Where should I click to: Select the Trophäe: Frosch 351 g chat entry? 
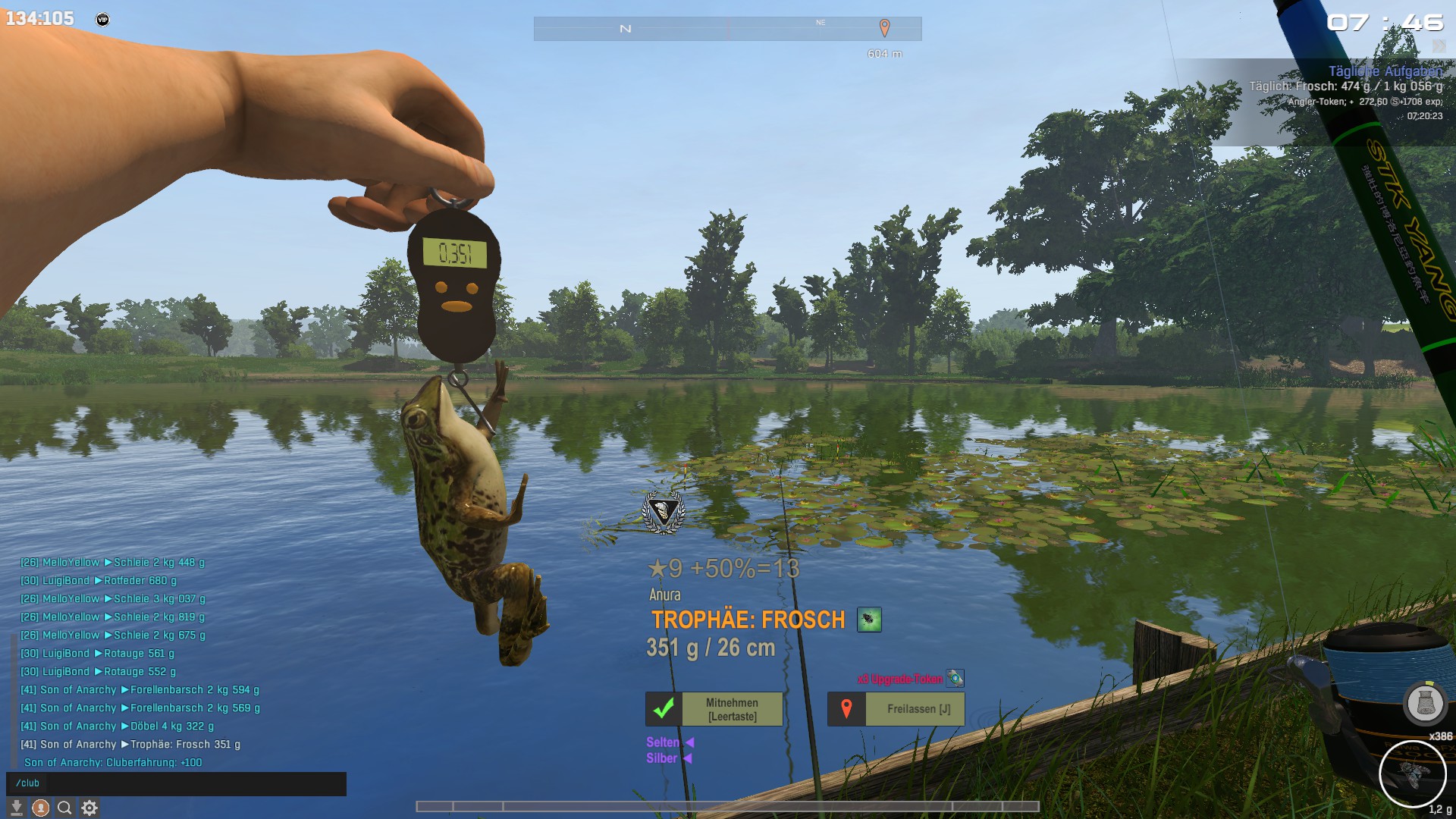(130, 744)
